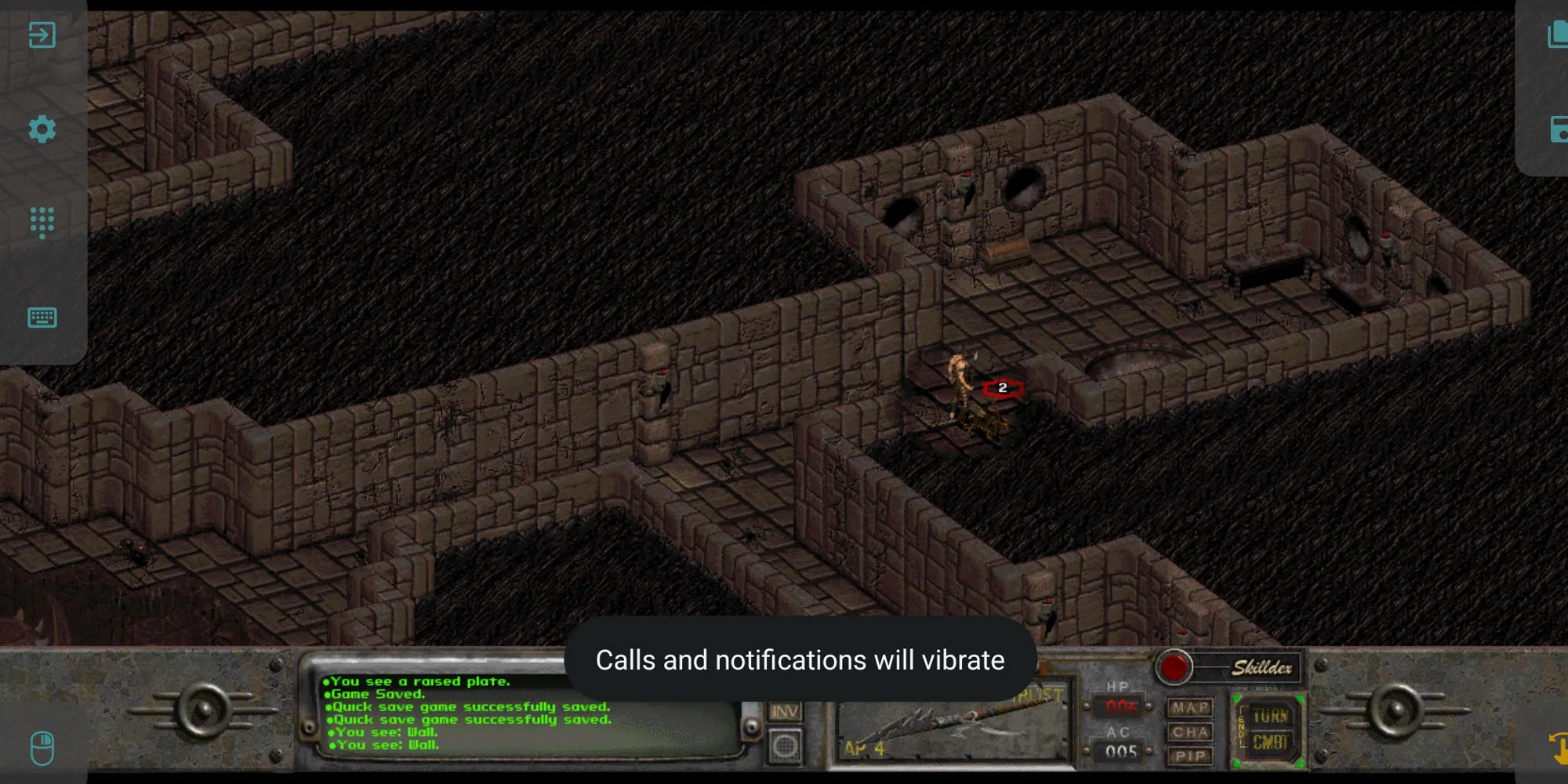
Task: Open the Skilldex with the red button
Action: click(x=1174, y=667)
